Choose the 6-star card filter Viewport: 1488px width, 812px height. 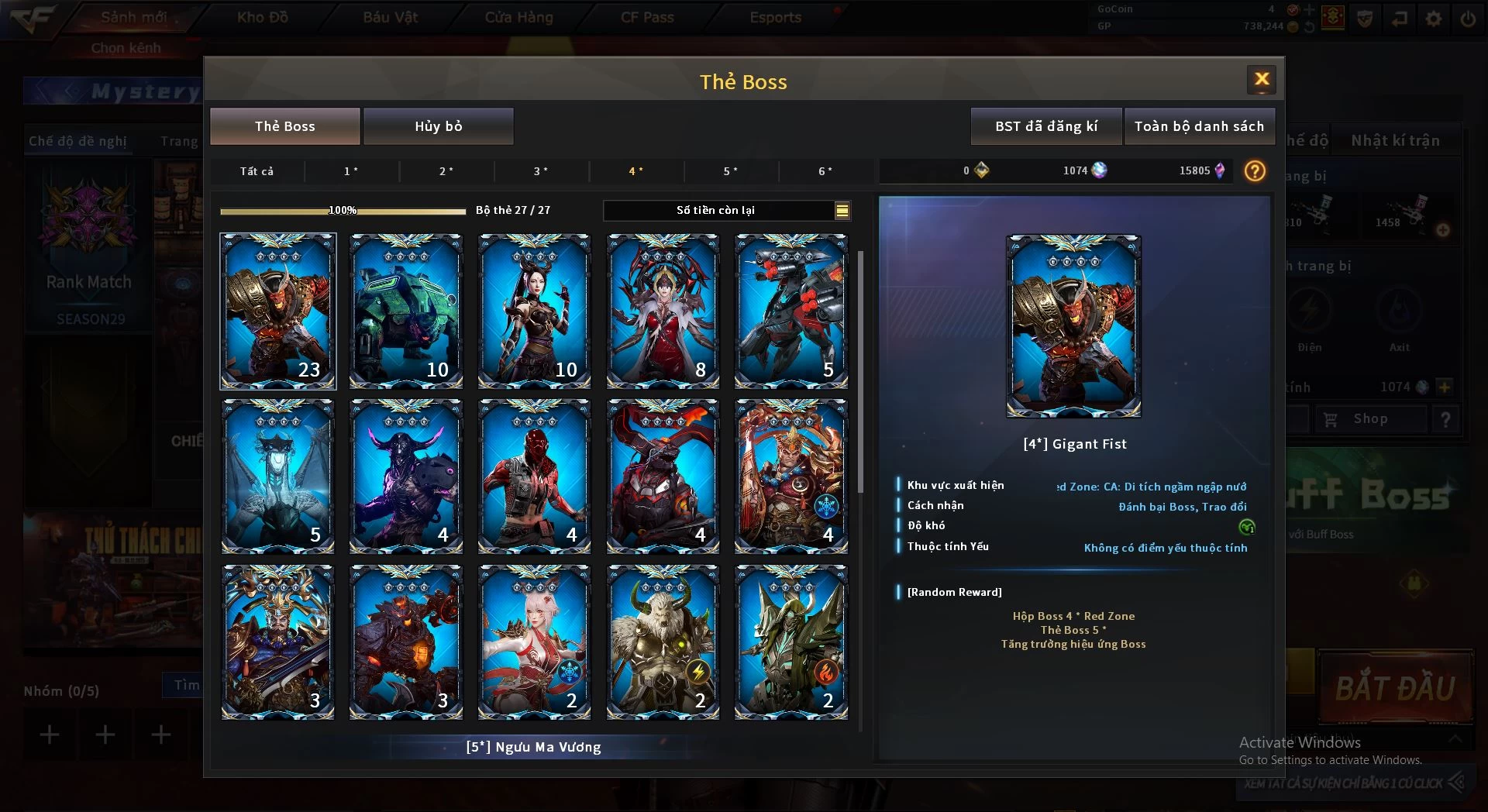825,171
